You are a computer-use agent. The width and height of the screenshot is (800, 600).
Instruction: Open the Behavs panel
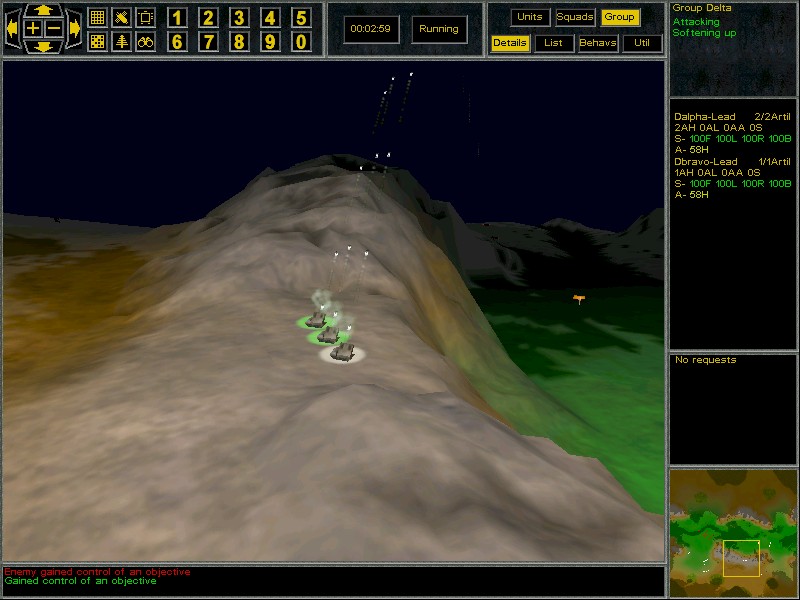[598, 43]
